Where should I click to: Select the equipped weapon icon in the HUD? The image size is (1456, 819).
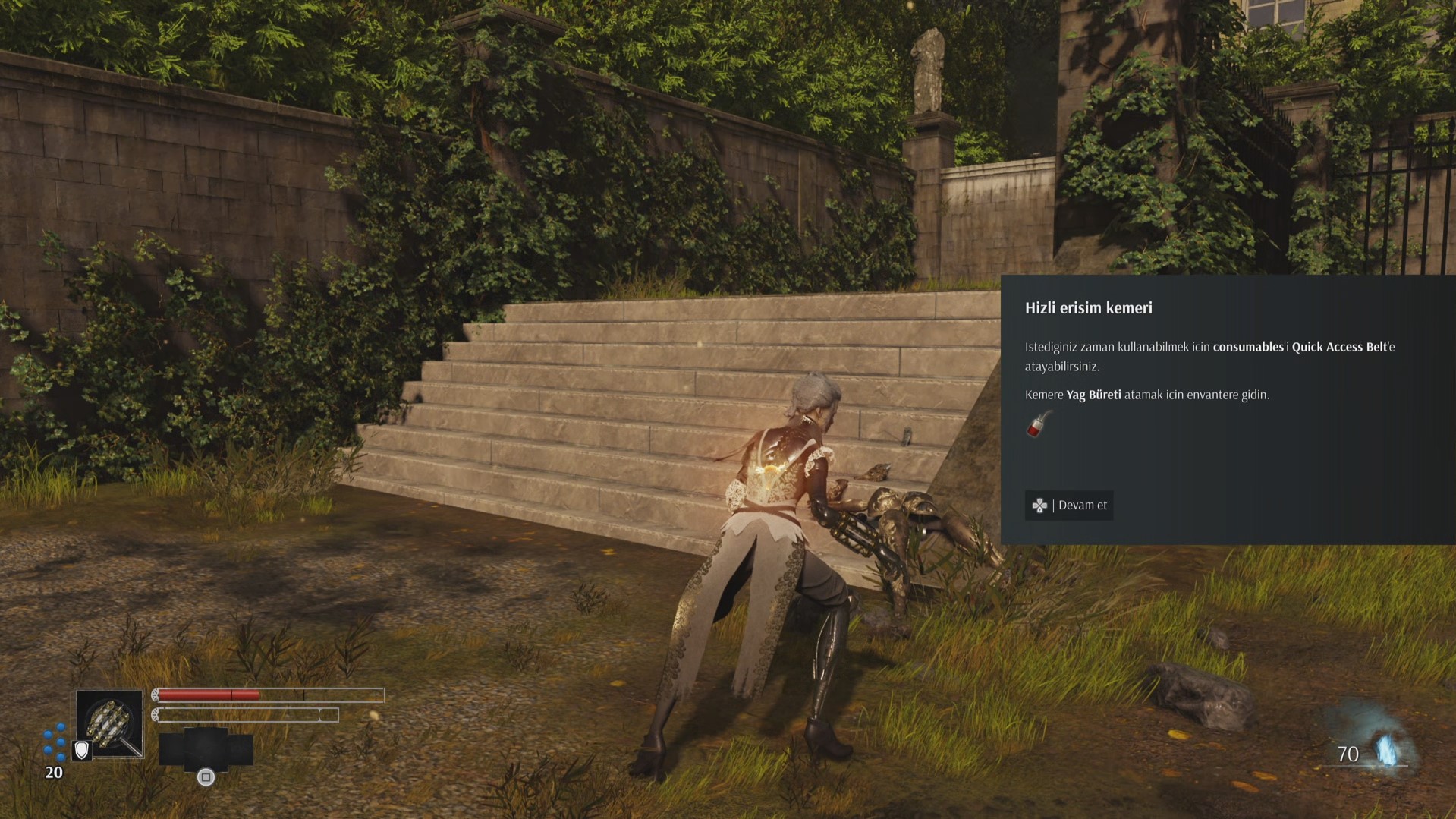pos(110,723)
